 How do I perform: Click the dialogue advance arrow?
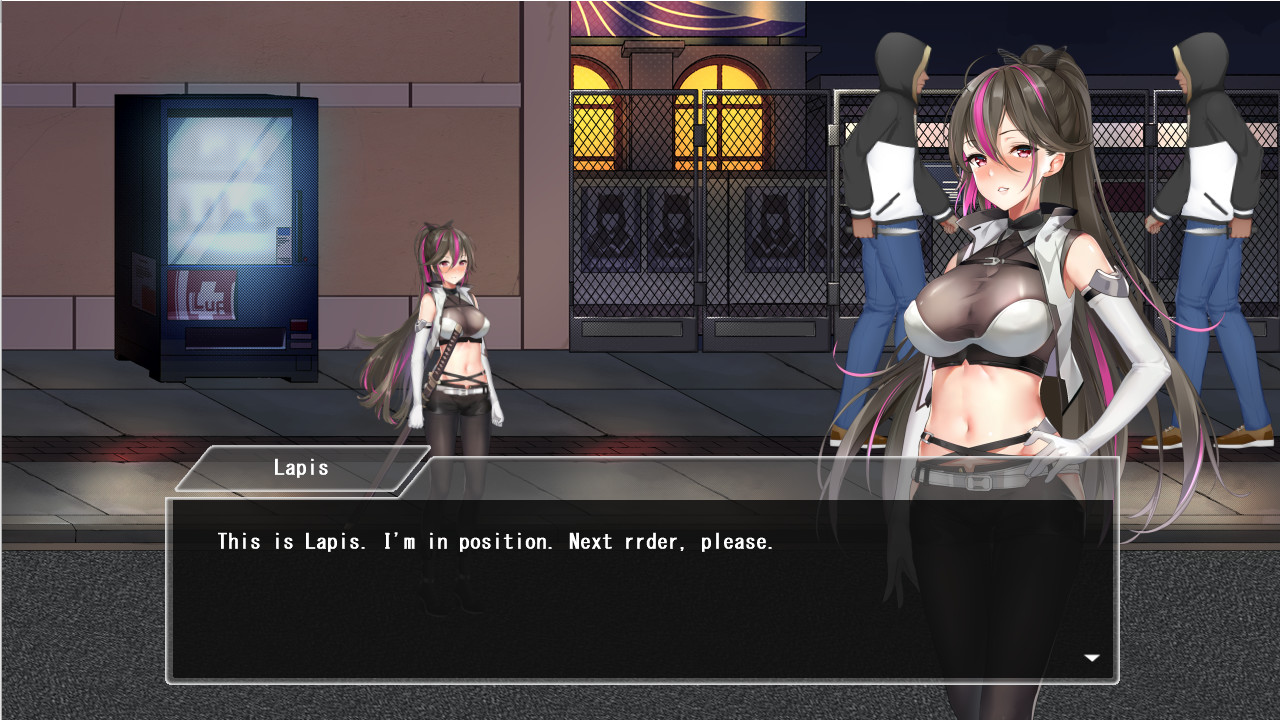point(1092,658)
